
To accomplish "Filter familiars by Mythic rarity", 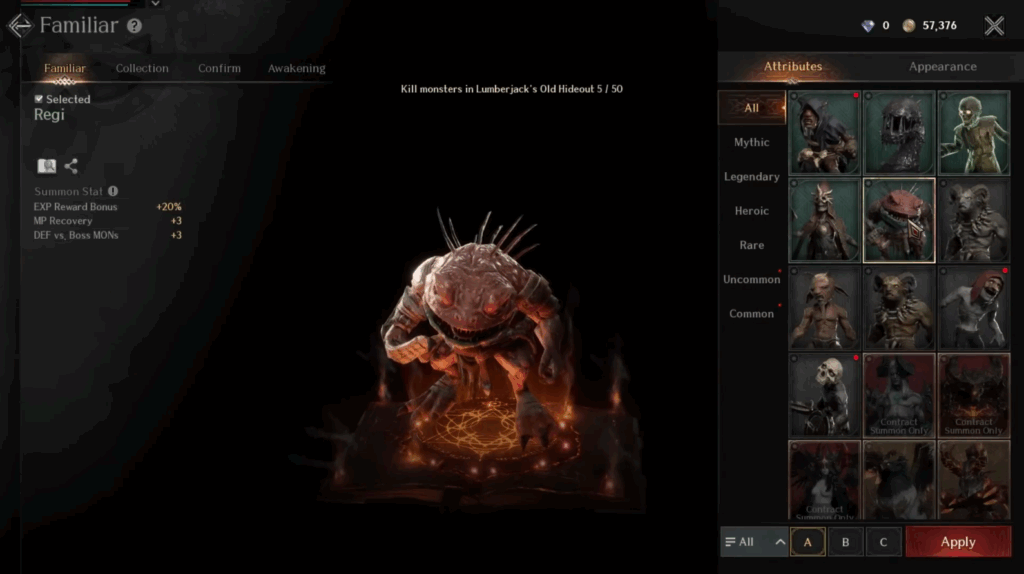I will (x=751, y=142).
